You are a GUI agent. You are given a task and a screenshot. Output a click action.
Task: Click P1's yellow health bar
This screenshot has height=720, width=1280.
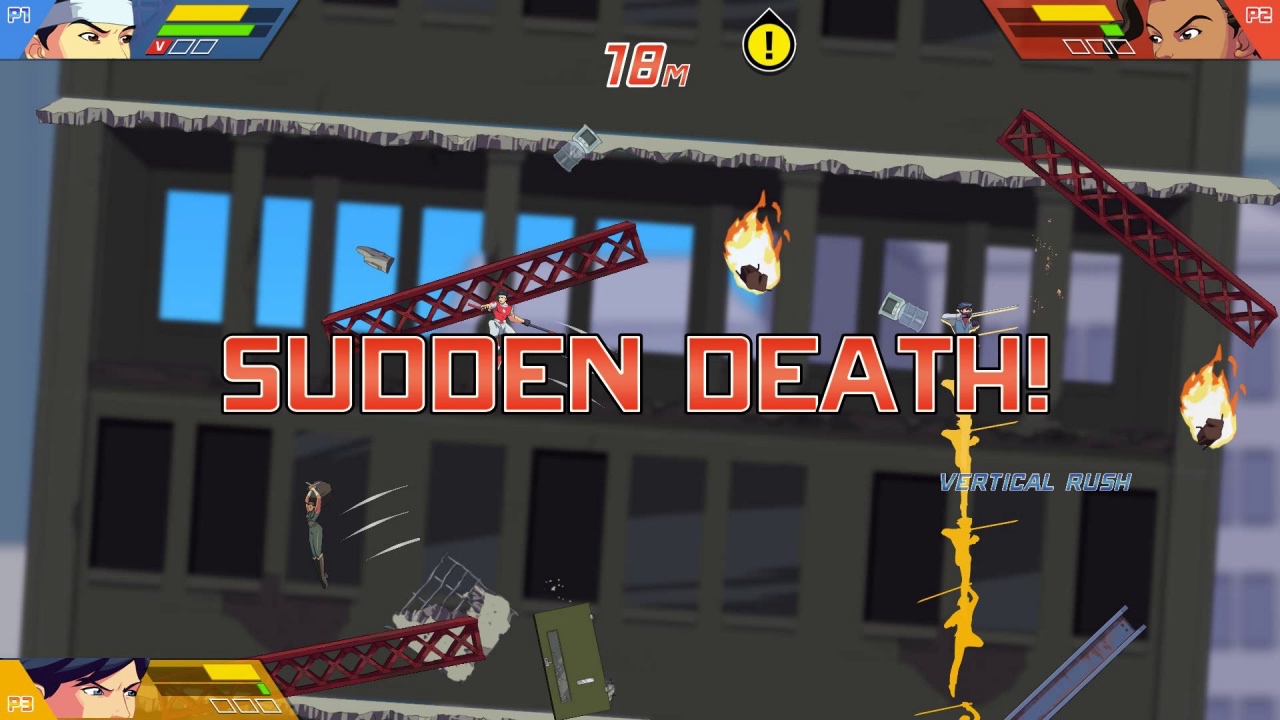pos(207,15)
